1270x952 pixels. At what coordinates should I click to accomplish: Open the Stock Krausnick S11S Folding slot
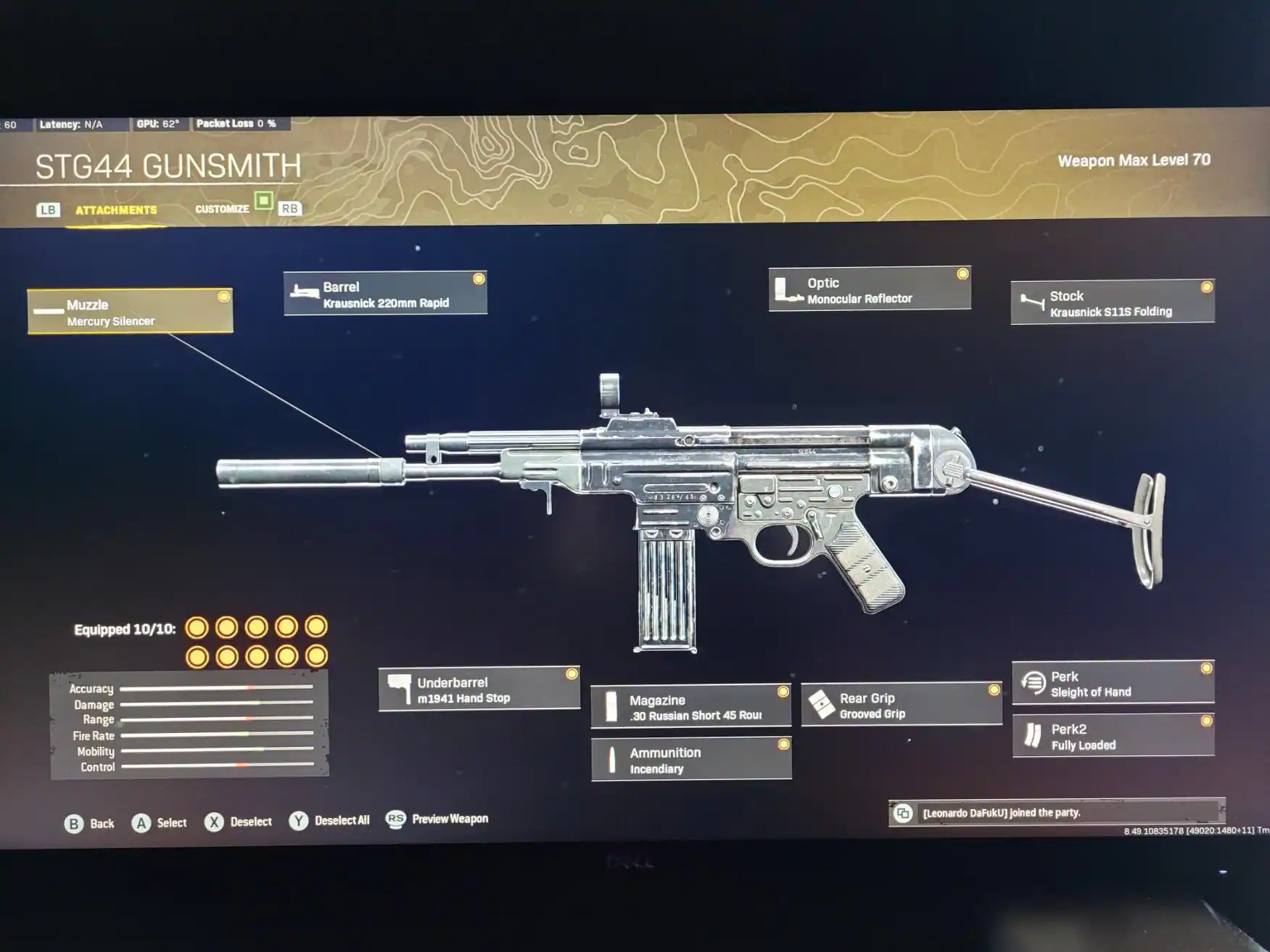click(1112, 302)
